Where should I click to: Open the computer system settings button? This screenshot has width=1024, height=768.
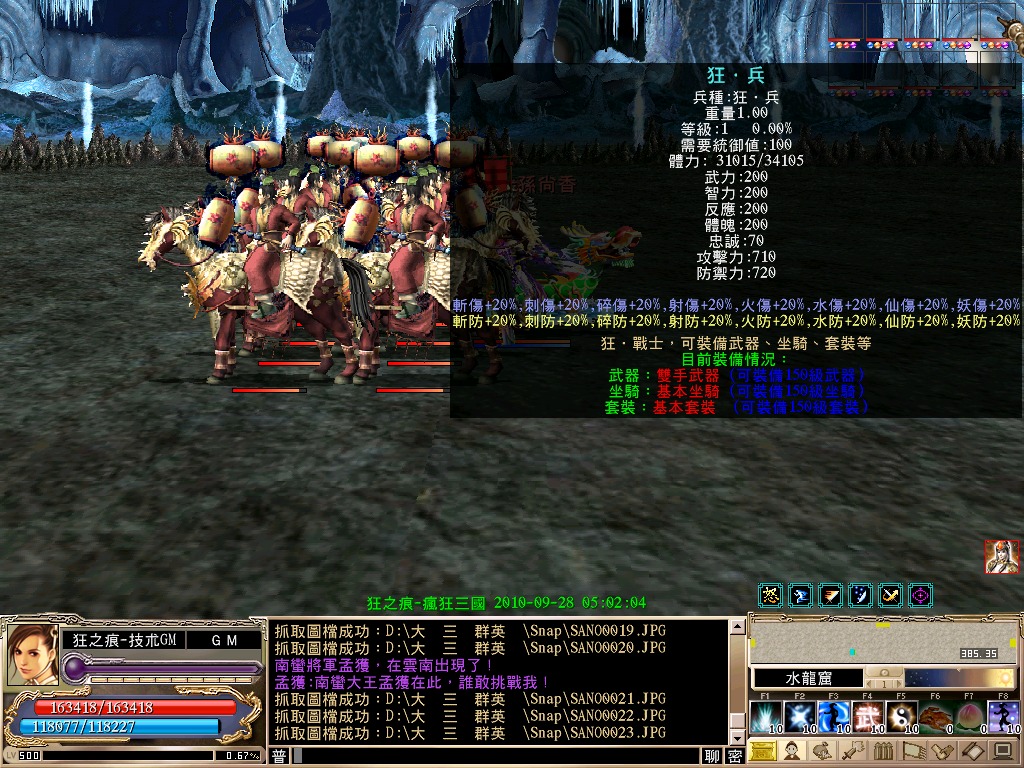coord(1003,751)
